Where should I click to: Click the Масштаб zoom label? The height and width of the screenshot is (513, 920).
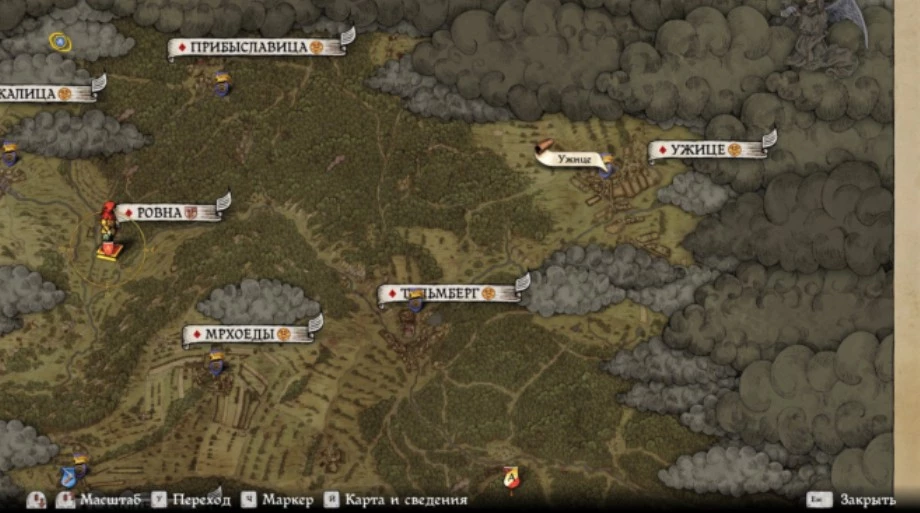coord(109,499)
